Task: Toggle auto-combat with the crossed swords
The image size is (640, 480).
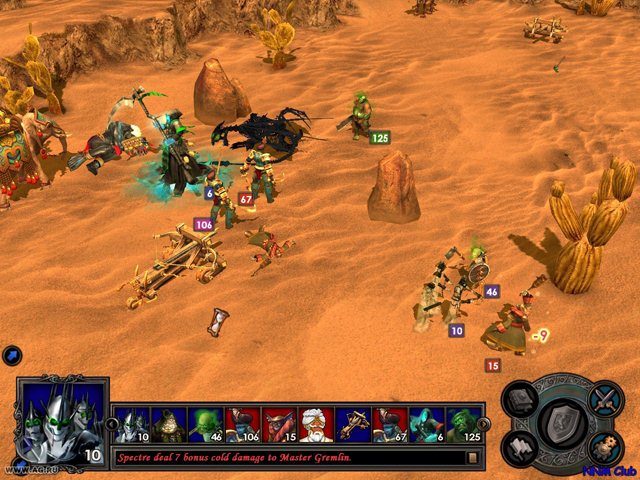Action: point(603,401)
